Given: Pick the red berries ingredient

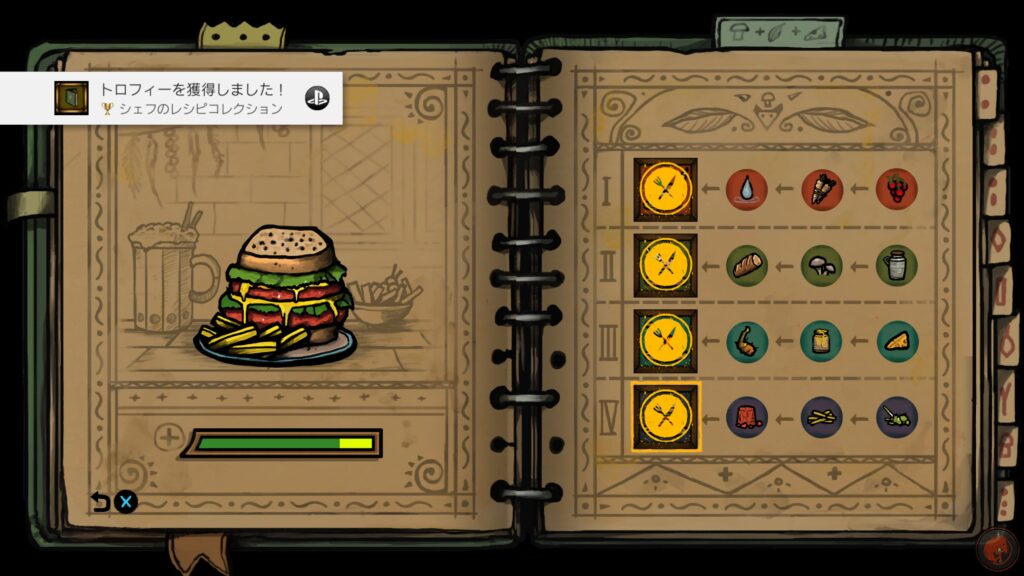Looking at the screenshot, I should 897,190.
